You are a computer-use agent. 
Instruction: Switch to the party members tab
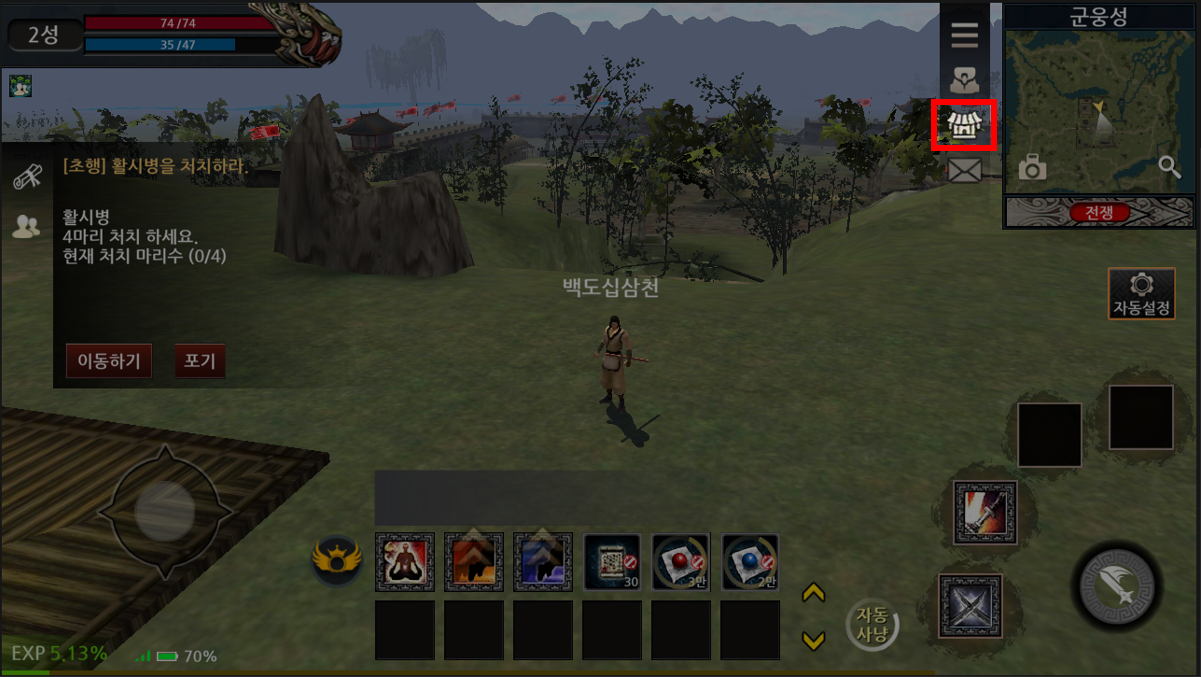(x=27, y=226)
